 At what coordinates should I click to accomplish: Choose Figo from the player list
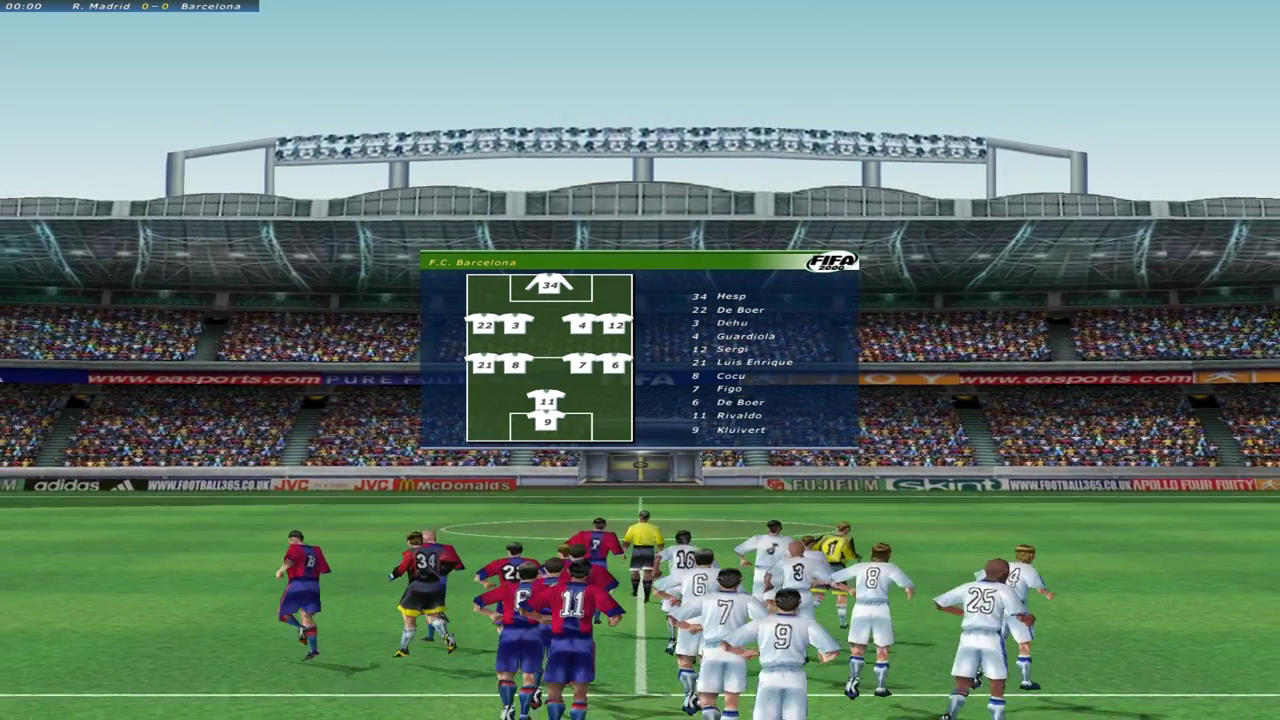730,389
